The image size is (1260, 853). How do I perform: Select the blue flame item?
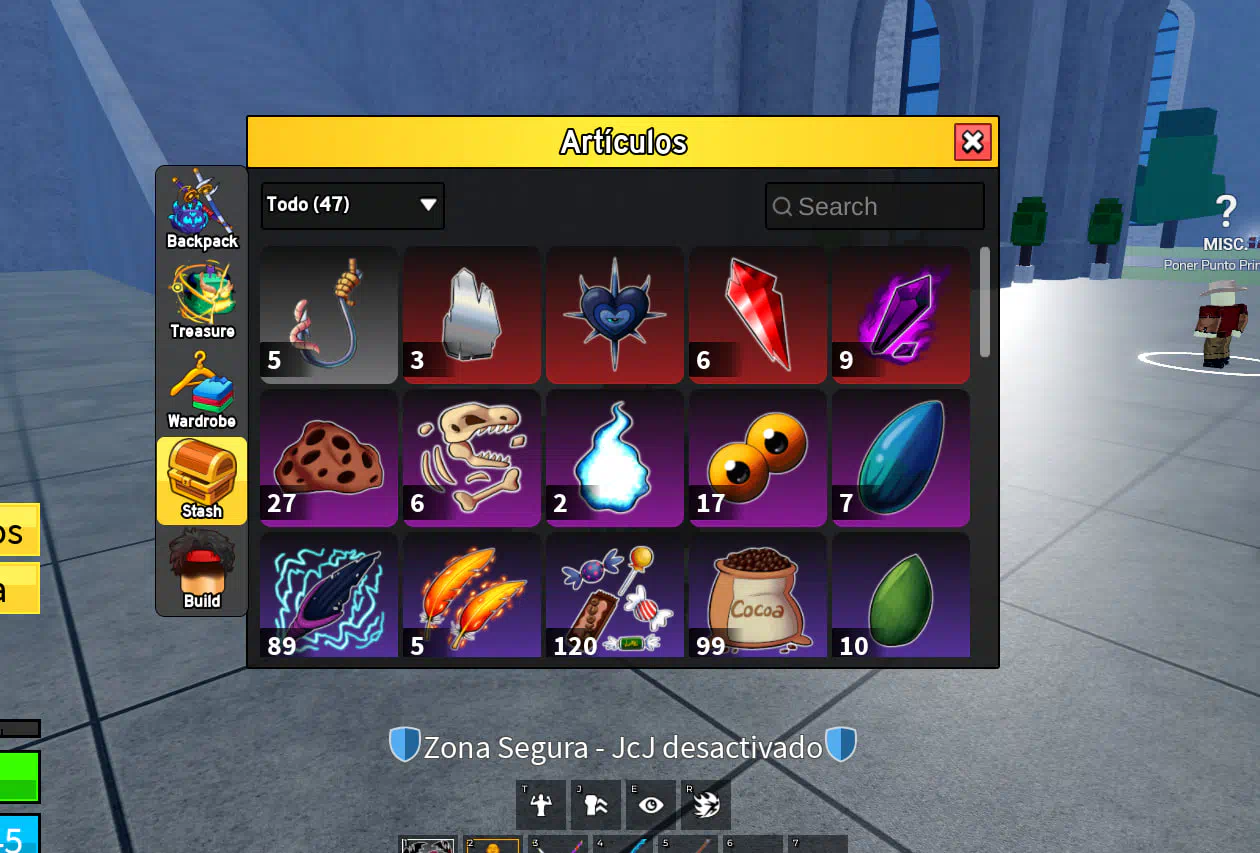615,458
